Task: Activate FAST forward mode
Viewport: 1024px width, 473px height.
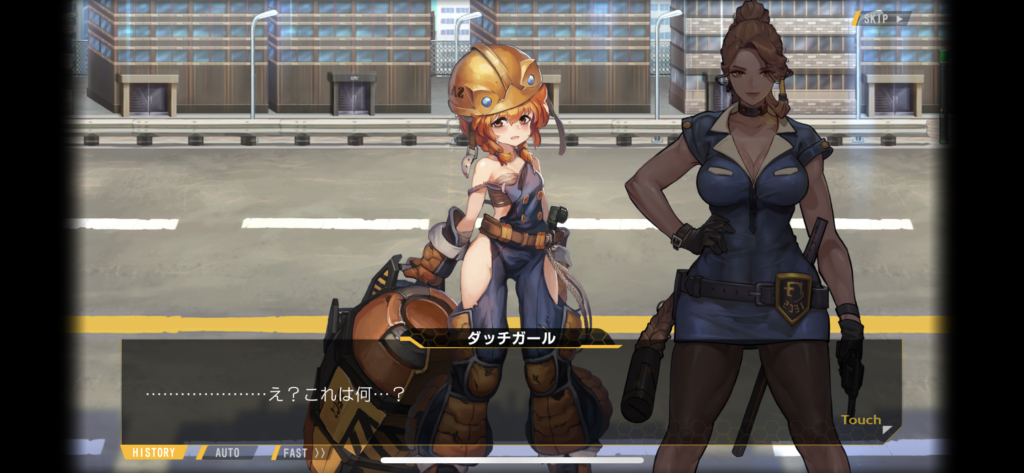Action: (302, 453)
